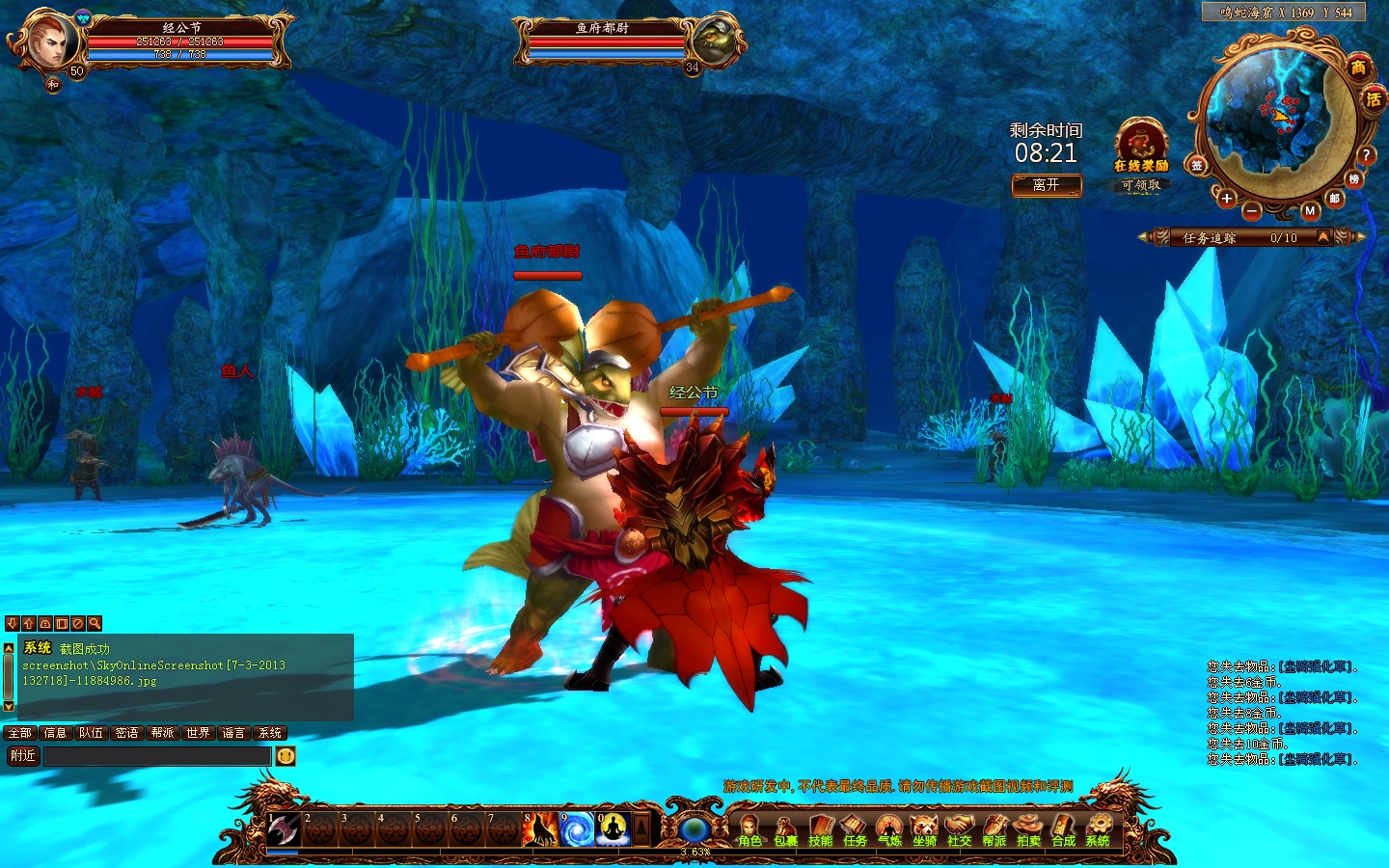Open the world map with the M button
The width and height of the screenshot is (1389, 868).
(x=1309, y=210)
